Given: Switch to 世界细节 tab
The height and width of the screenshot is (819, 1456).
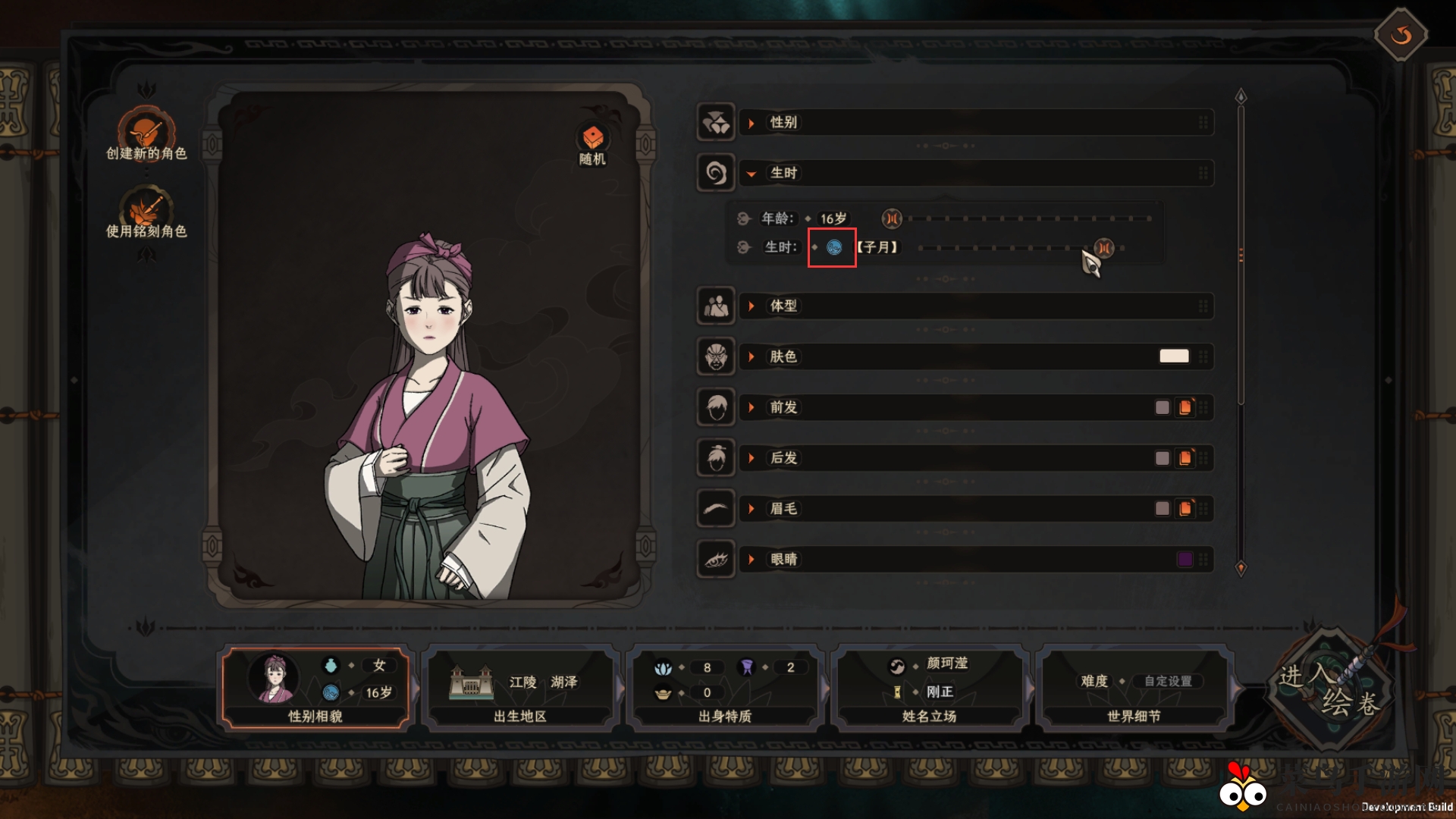Looking at the screenshot, I should tap(1134, 687).
